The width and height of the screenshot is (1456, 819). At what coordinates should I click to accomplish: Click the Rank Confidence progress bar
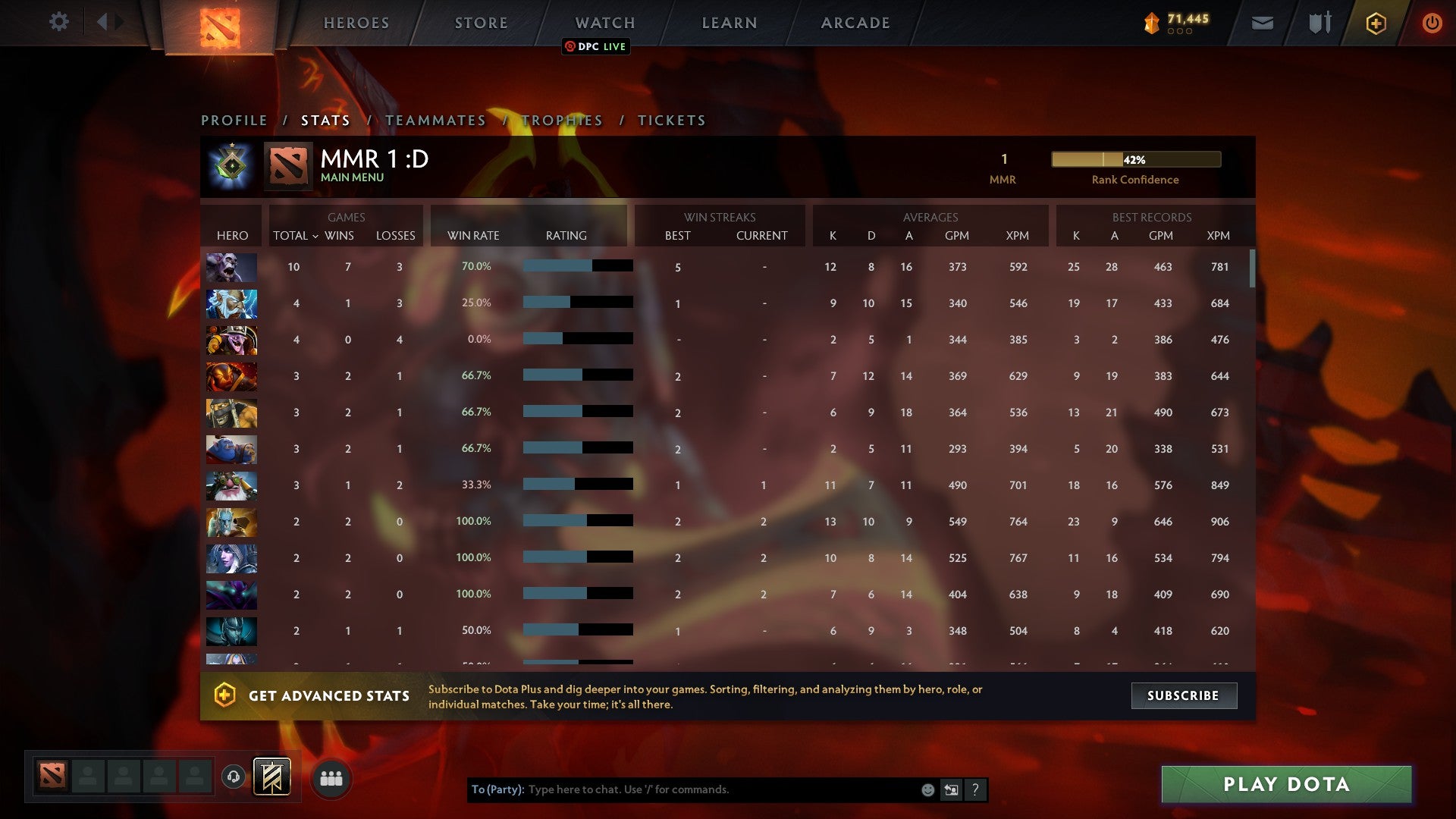1134,159
